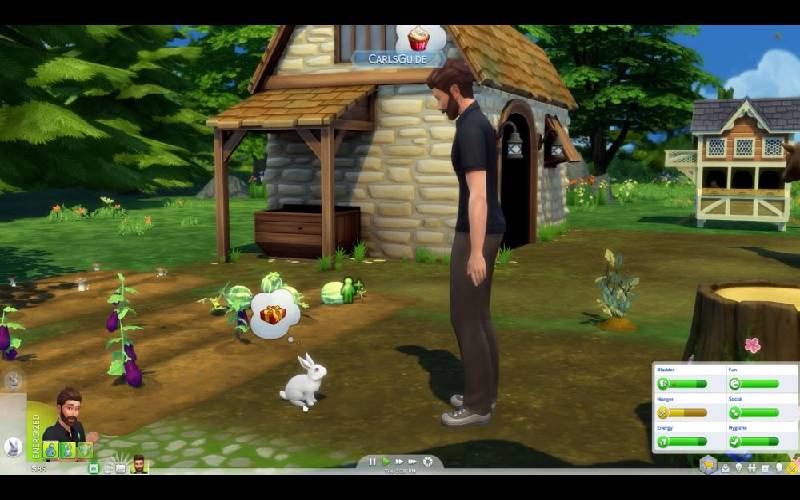800x500 pixels.
Task: Select the Sim thumbnail in household bar
Action: (x=139, y=465)
